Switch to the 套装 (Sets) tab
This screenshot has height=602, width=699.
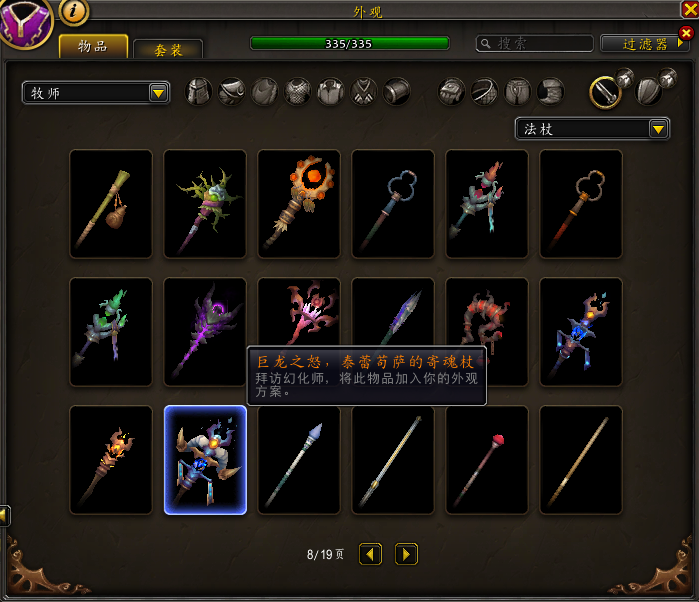(168, 50)
